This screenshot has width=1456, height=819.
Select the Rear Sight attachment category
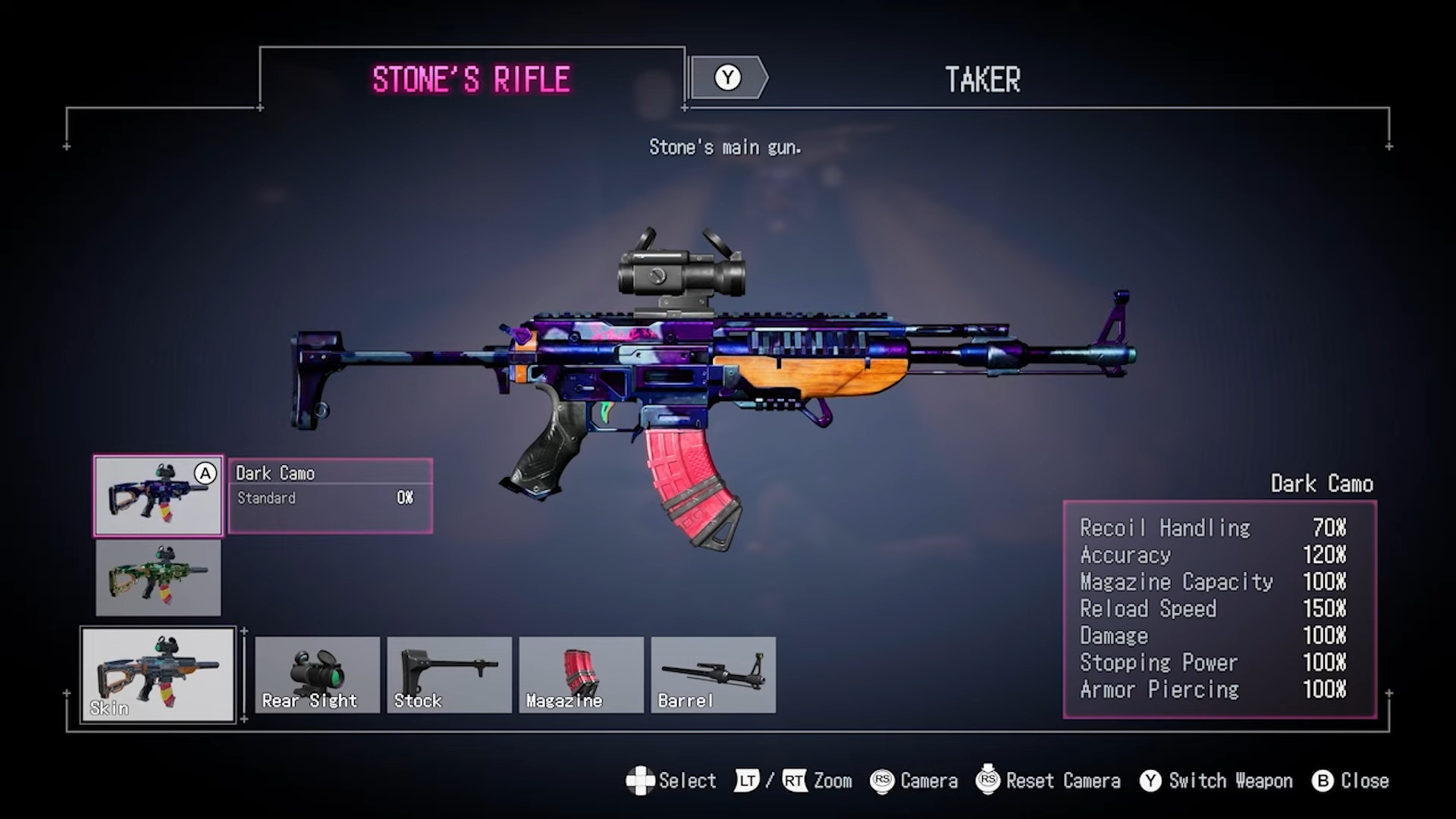[x=317, y=675]
